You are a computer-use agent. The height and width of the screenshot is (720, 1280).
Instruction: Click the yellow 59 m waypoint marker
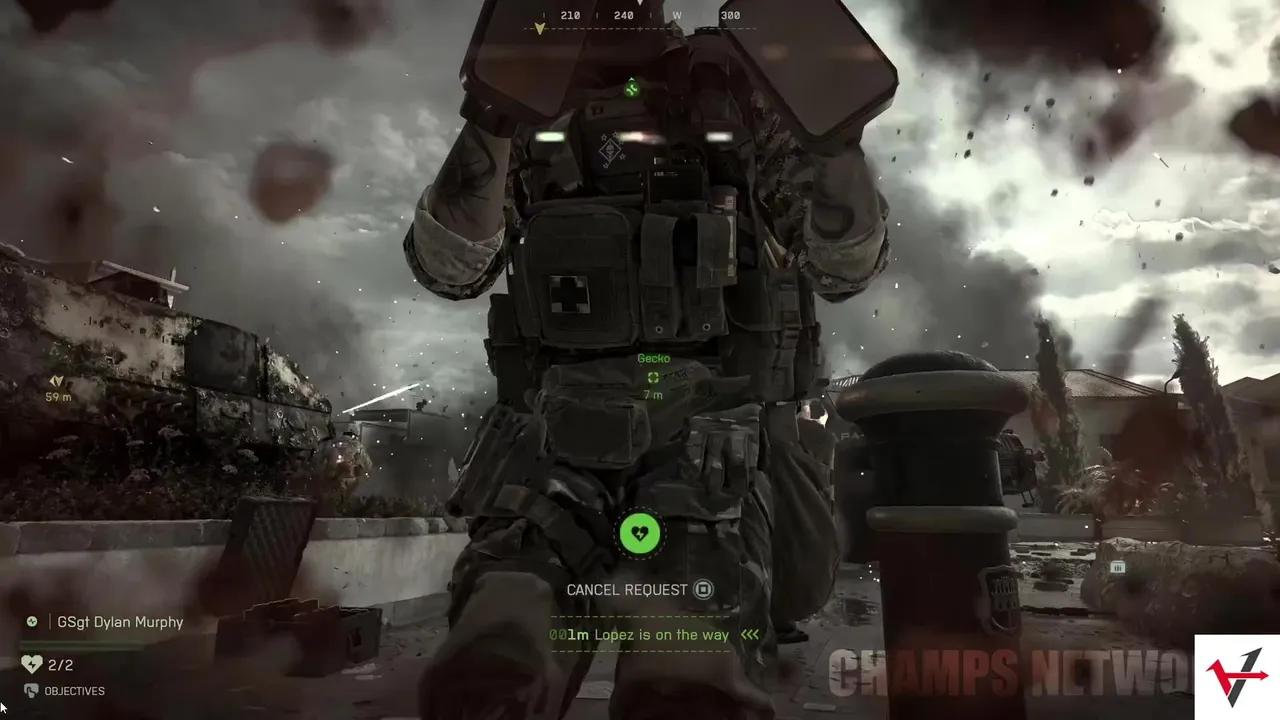(x=56, y=382)
